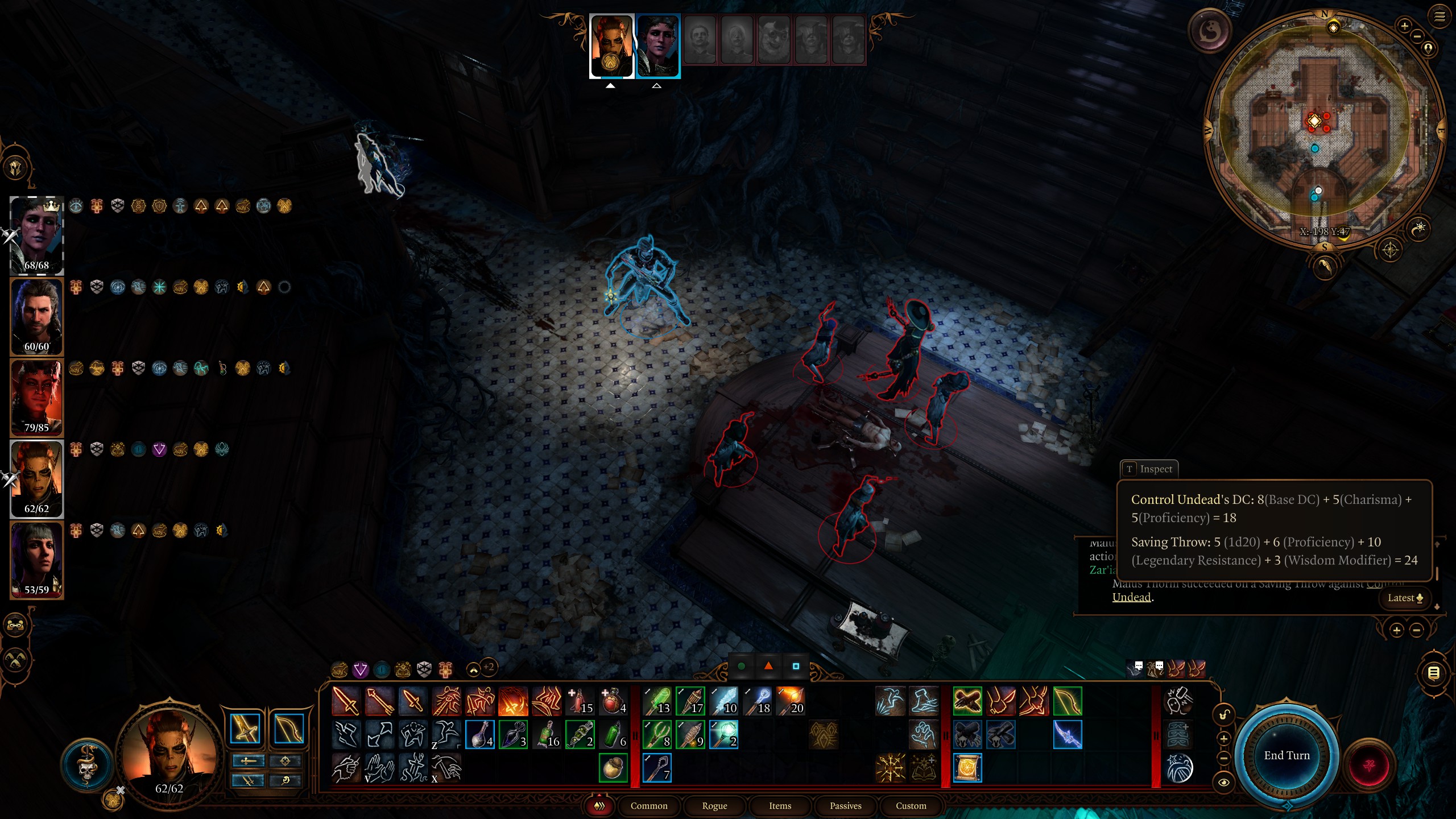Select the 68/68 HP party portrait with crown
The width and height of the screenshot is (1456, 819).
pyautogui.click(x=37, y=234)
